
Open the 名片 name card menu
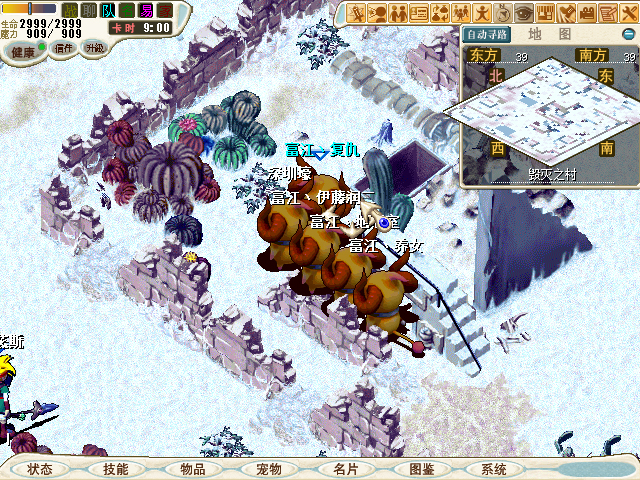[x=345, y=469]
